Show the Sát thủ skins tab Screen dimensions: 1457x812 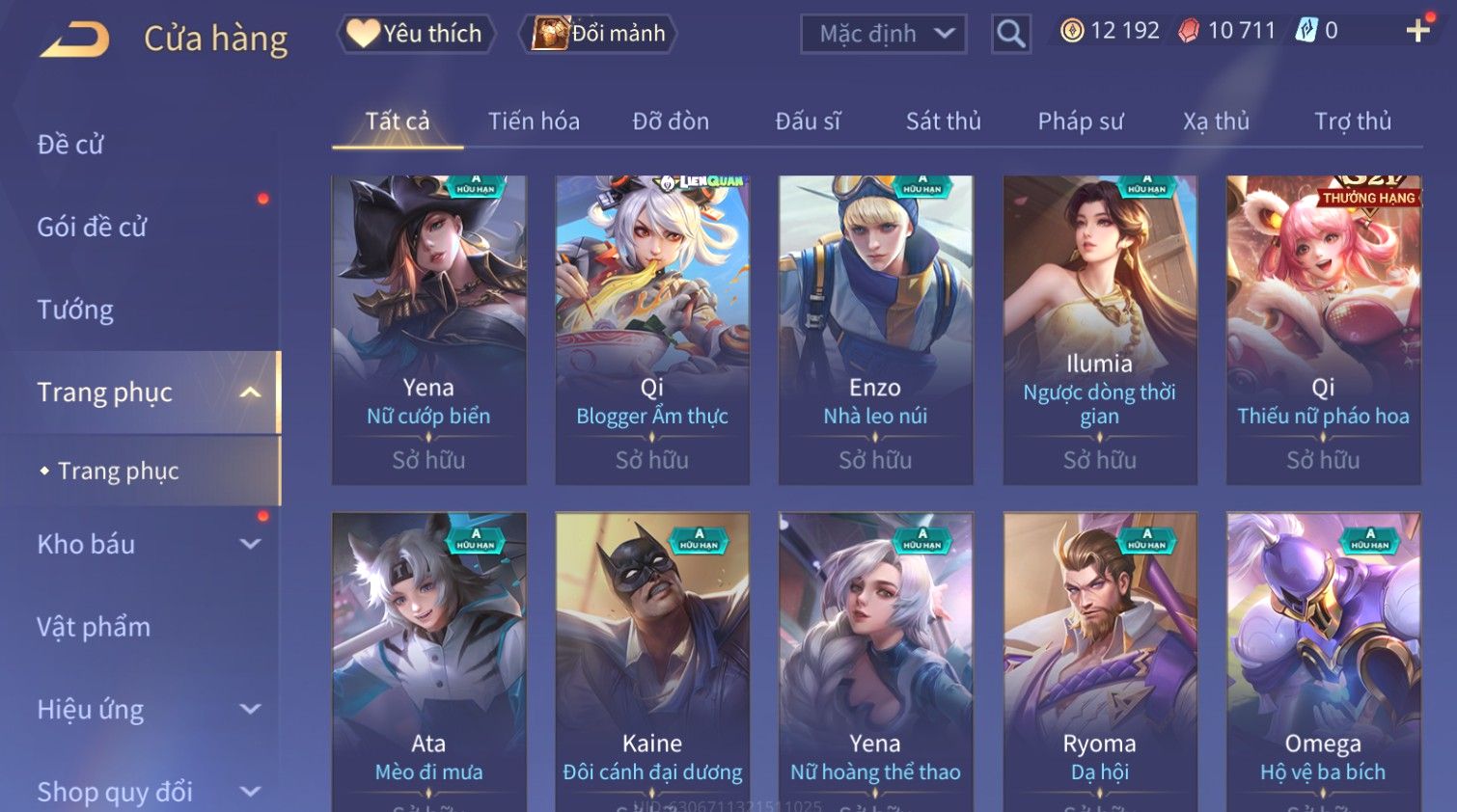[943, 122]
